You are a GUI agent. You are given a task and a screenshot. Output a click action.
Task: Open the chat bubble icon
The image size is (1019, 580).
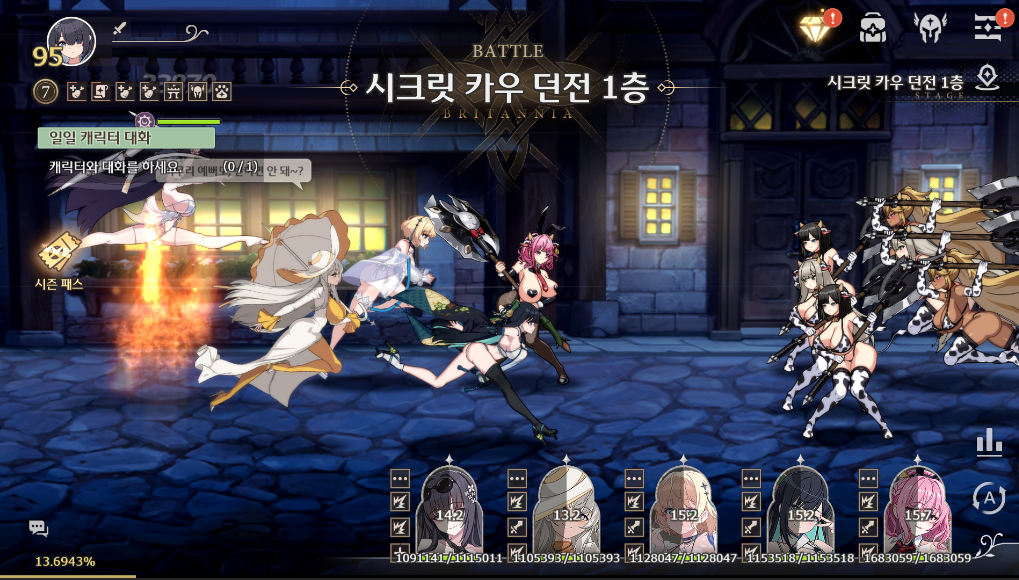pyautogui.click(x=38, y=528)
